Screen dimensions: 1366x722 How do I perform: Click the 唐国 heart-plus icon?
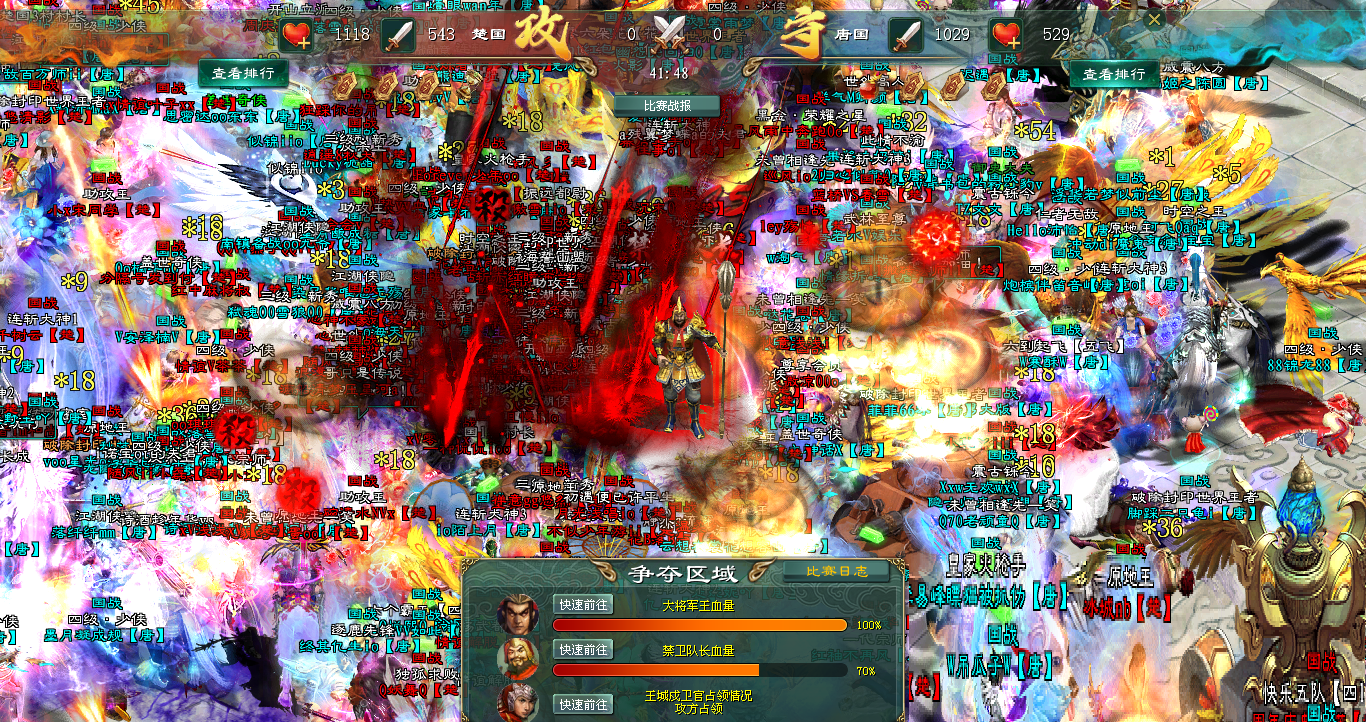point(1007,36)
